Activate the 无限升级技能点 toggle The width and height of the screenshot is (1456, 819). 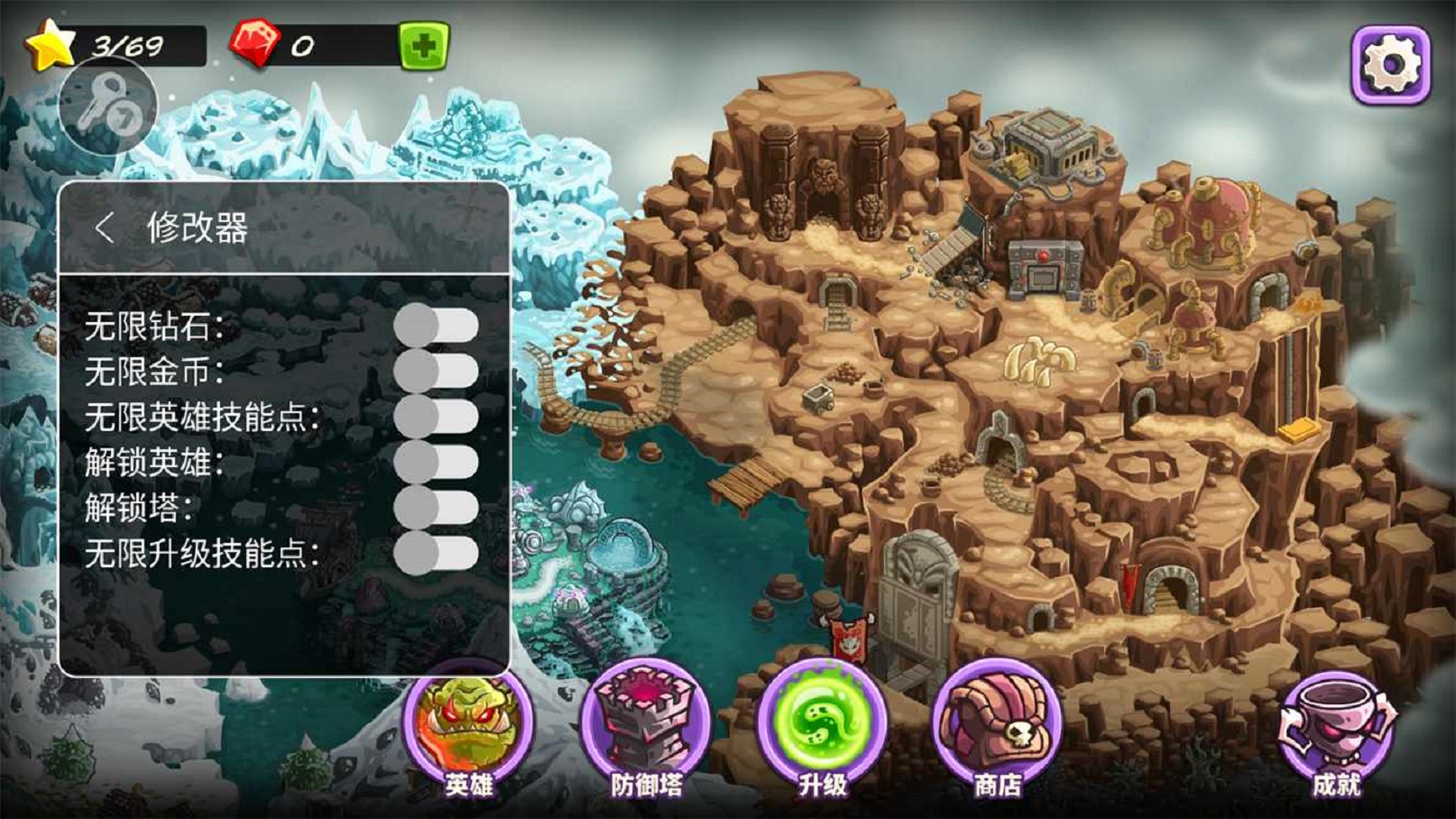pos(436,553)
